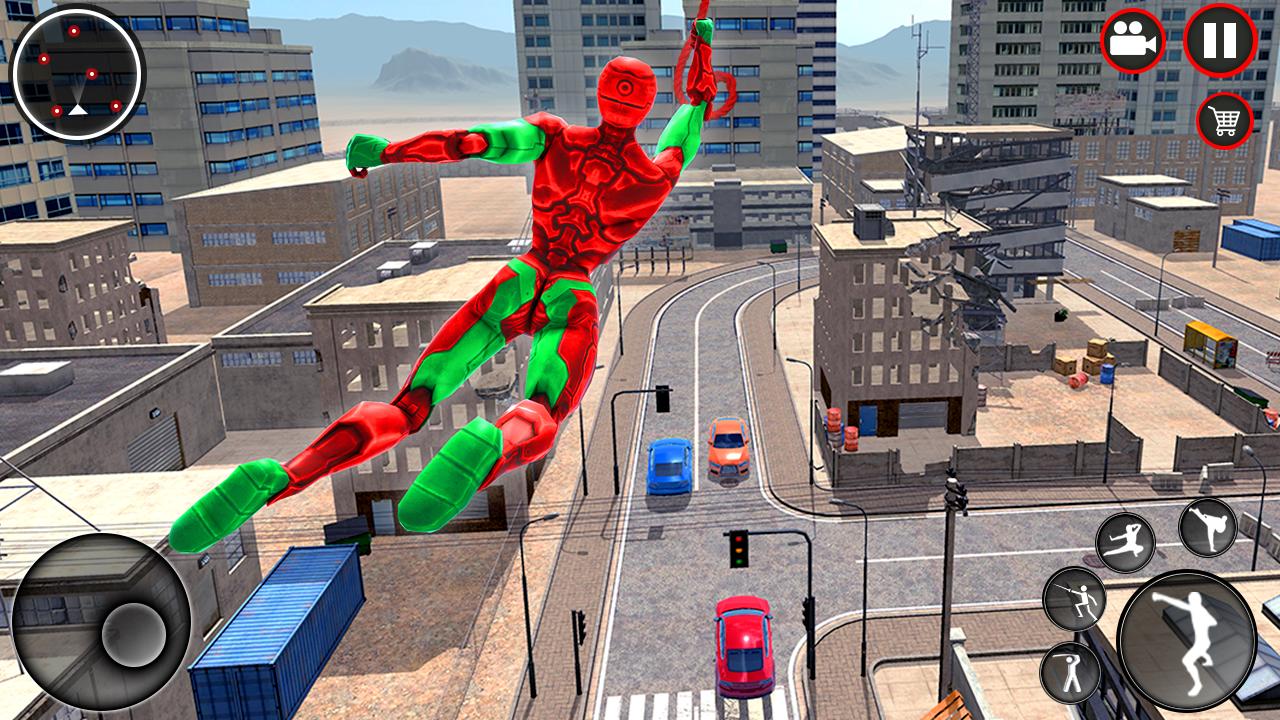
Task: Open the shop via the shopping cart icon
Action: coord(1225,121)
